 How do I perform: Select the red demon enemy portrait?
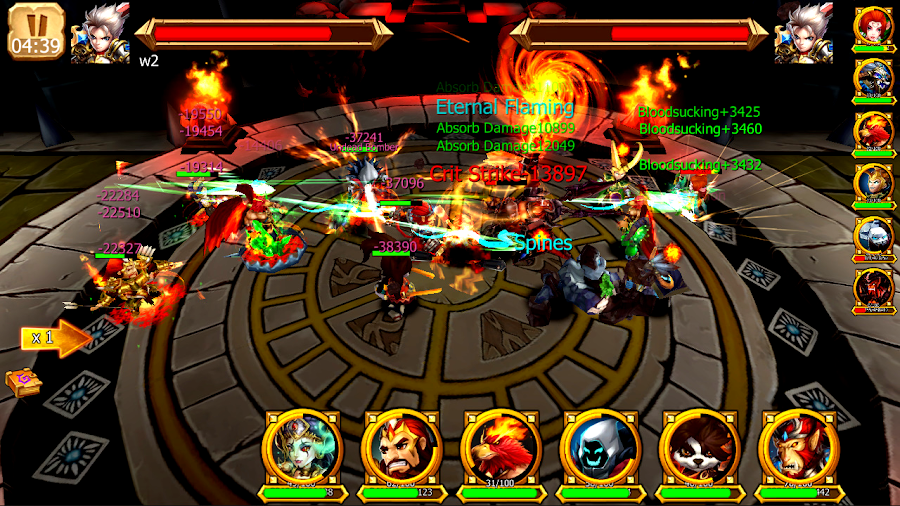[x=873, y=288]
